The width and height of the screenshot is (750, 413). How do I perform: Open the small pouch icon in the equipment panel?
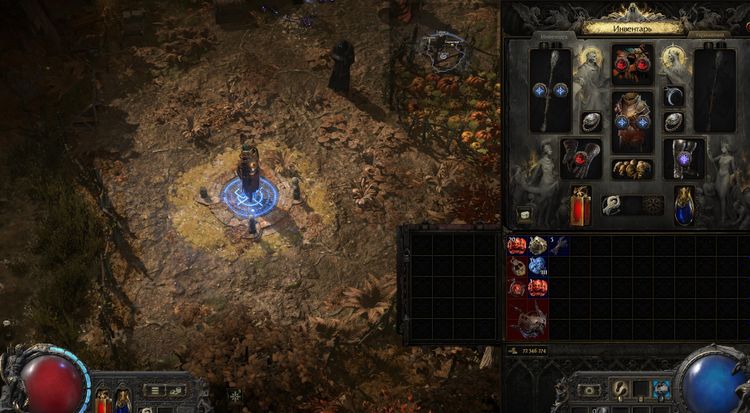(525, 213)
